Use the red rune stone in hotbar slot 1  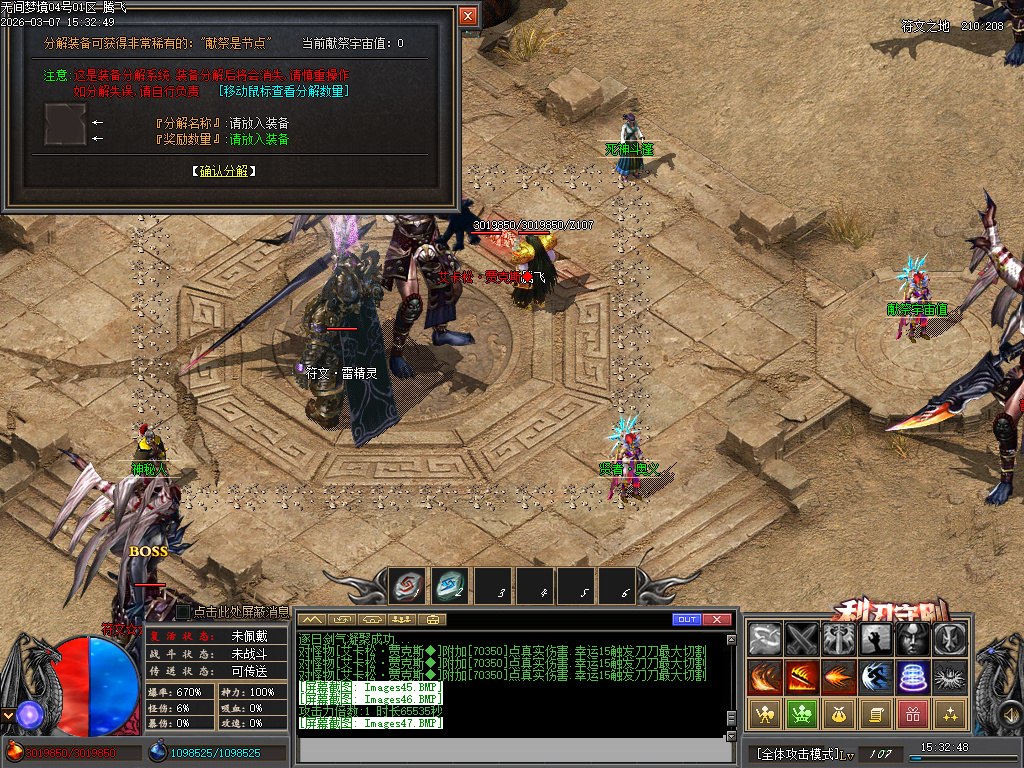[407, 586]
